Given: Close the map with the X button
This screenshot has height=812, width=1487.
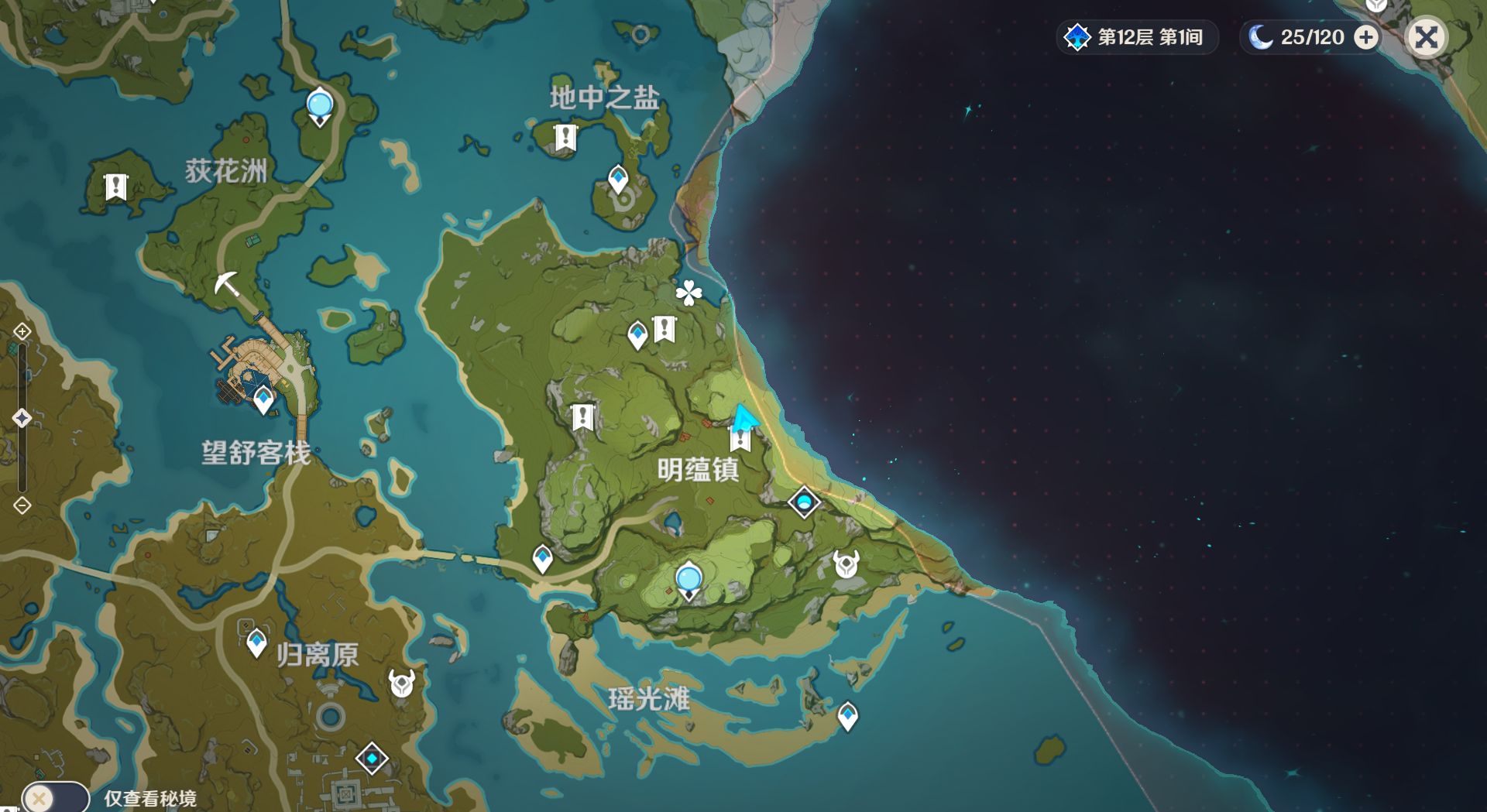Looking at the screenshot, I should pos(1426,37).
